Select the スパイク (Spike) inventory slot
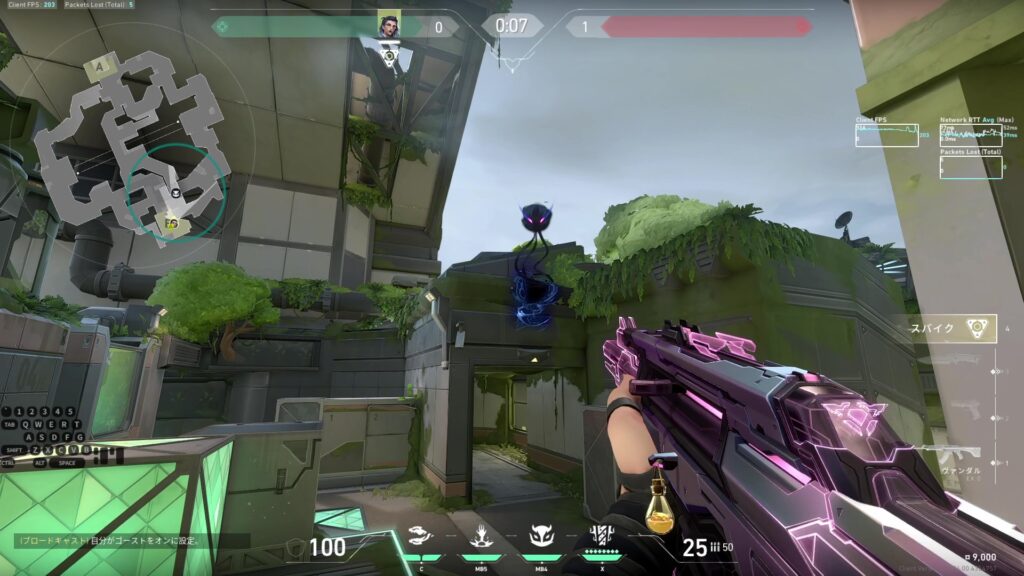Image resolution: width=1024 pixels, height=576 pixels. coord(954,328)
